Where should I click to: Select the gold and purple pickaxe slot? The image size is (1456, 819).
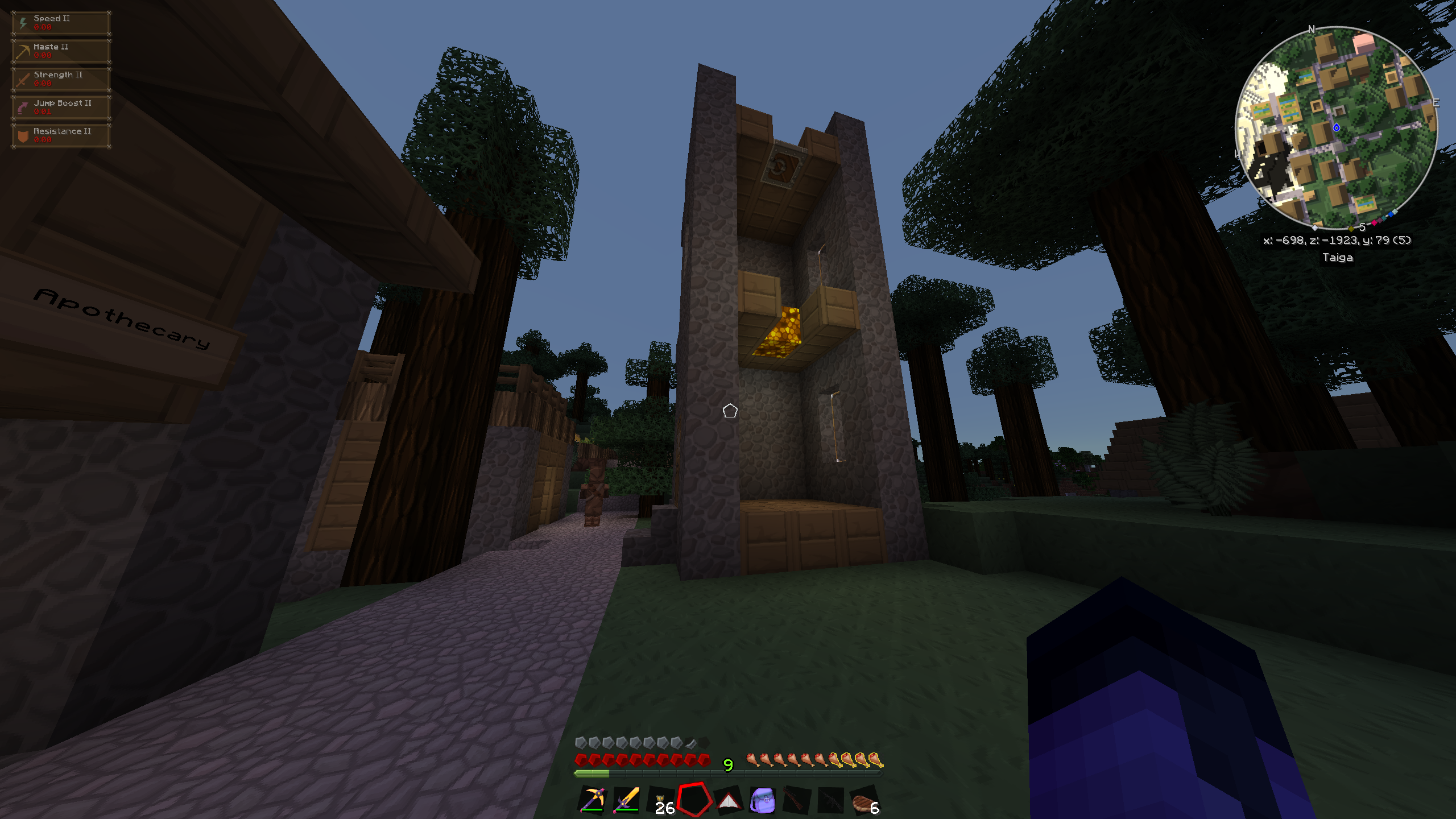[592, 800]
